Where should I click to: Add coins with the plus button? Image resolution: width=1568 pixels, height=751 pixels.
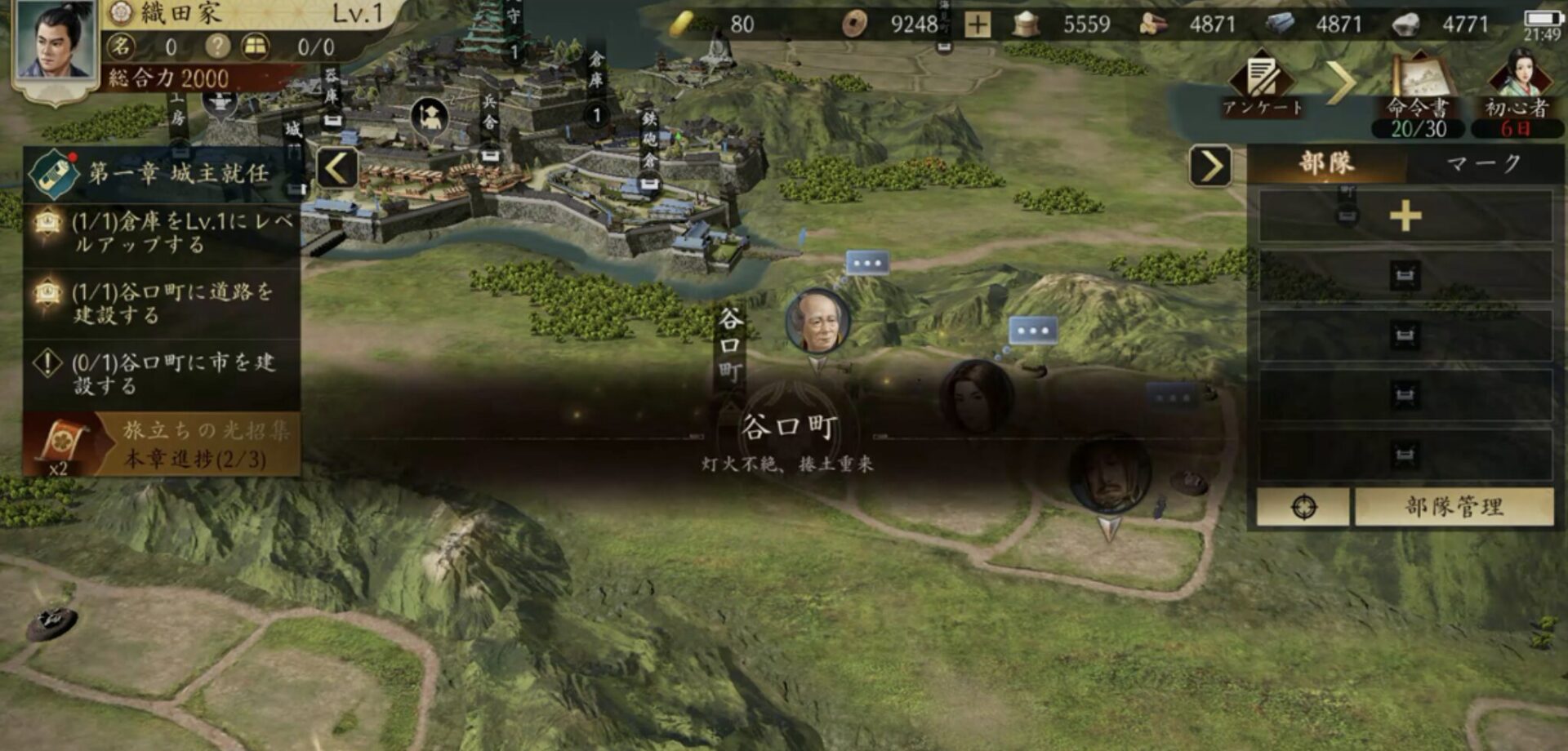977,24
